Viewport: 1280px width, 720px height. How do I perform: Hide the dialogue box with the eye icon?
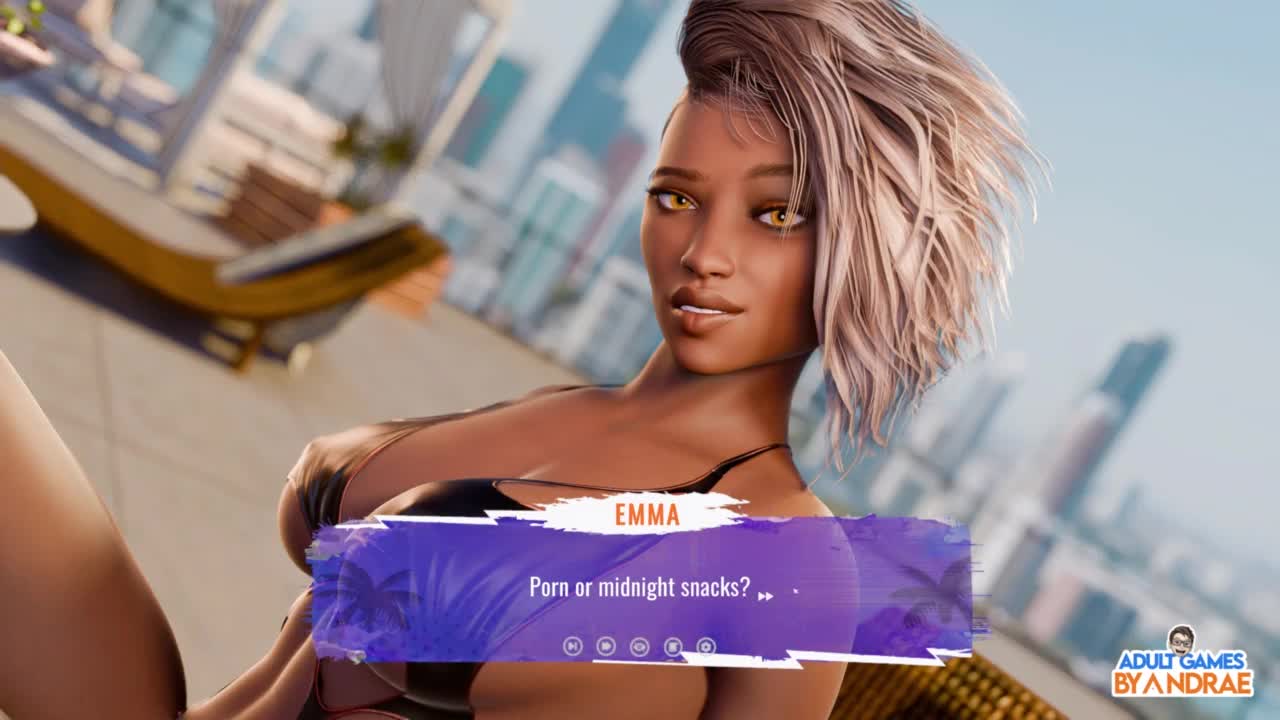pyautogui.click(x=640, y=646)
